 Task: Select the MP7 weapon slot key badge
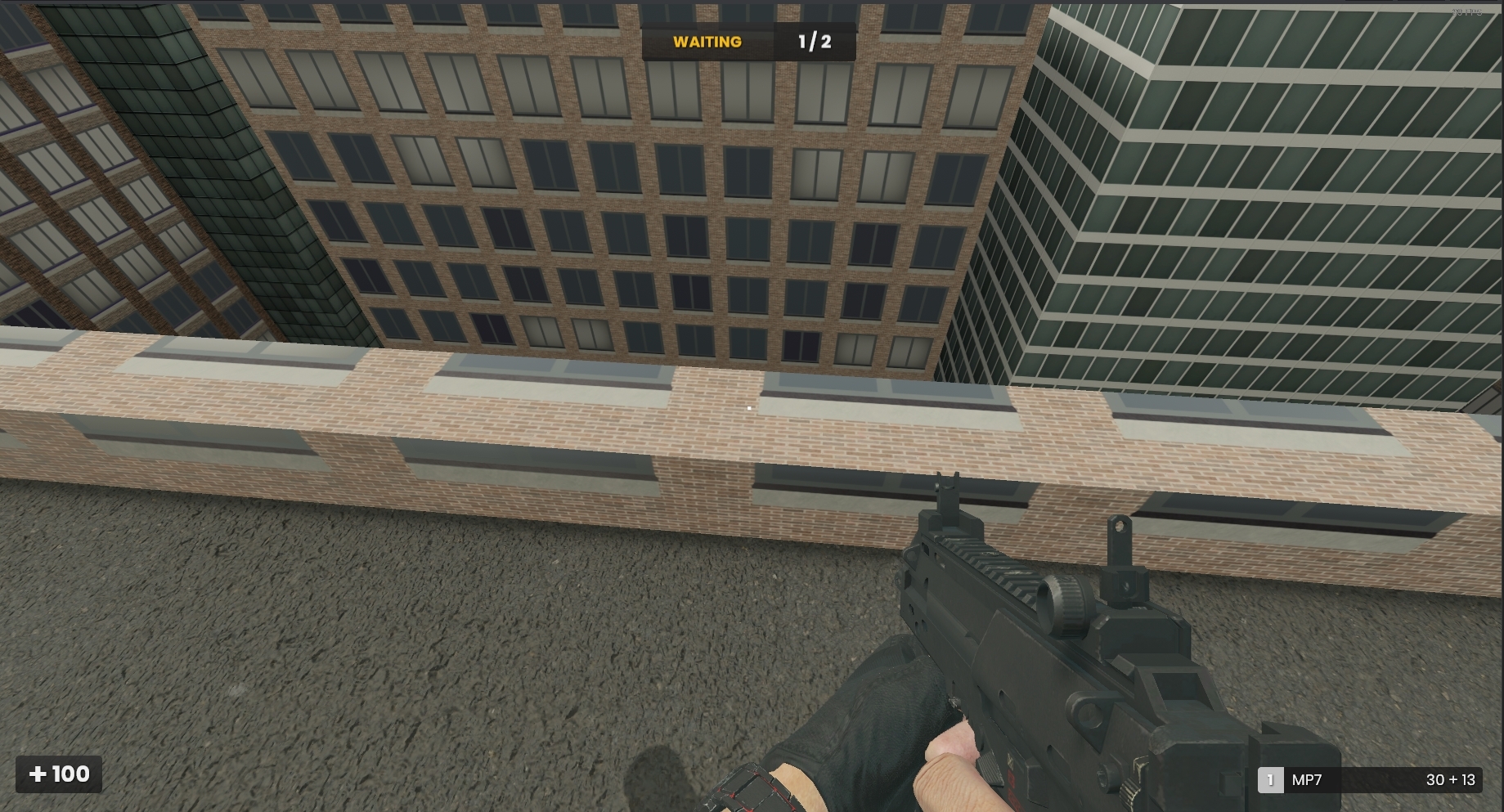pos(1269,781)
